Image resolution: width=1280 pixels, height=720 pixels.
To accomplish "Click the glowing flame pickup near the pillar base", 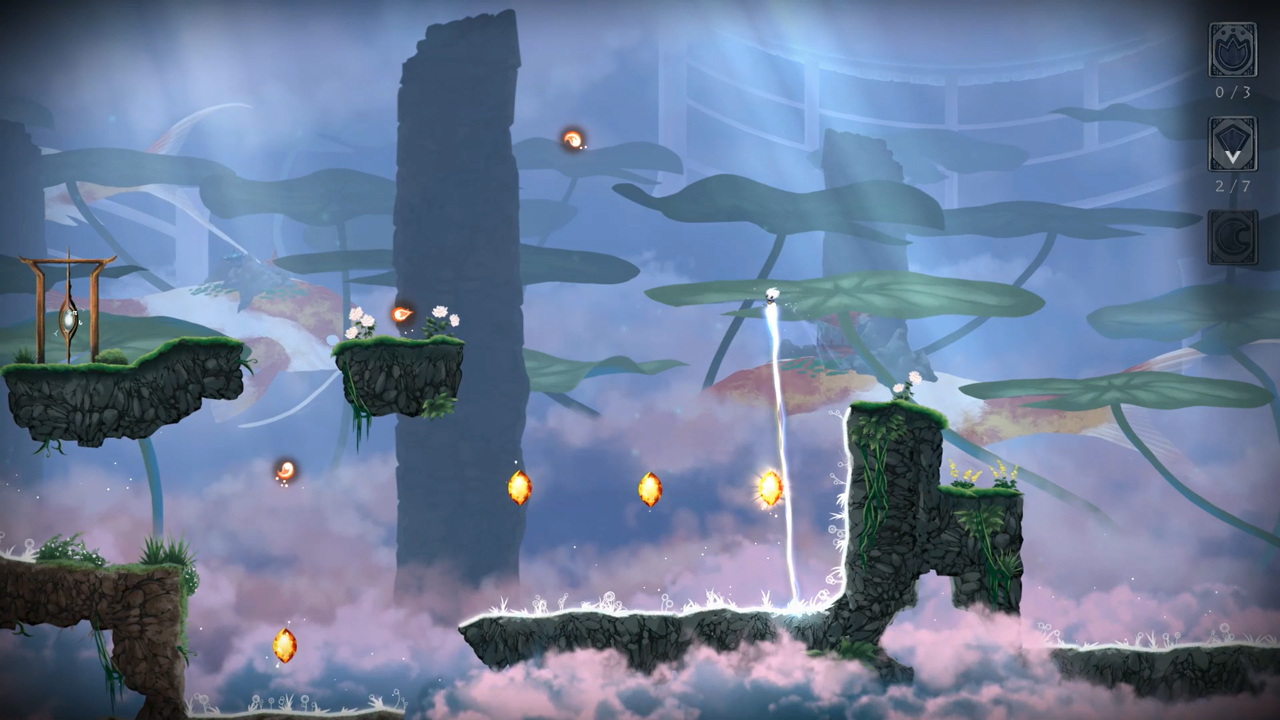I will (520, 487).
